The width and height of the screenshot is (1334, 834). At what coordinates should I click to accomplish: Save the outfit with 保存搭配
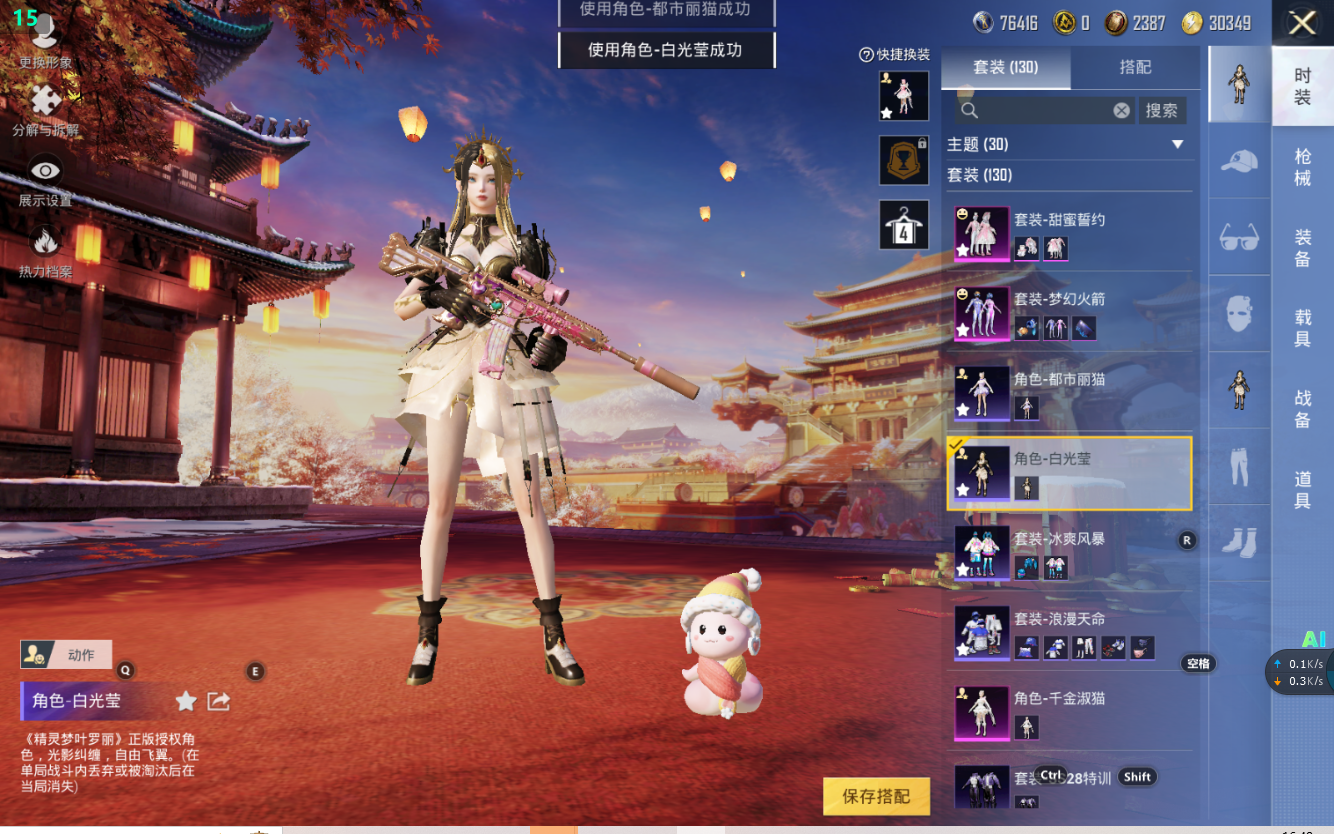pos(876,796)
